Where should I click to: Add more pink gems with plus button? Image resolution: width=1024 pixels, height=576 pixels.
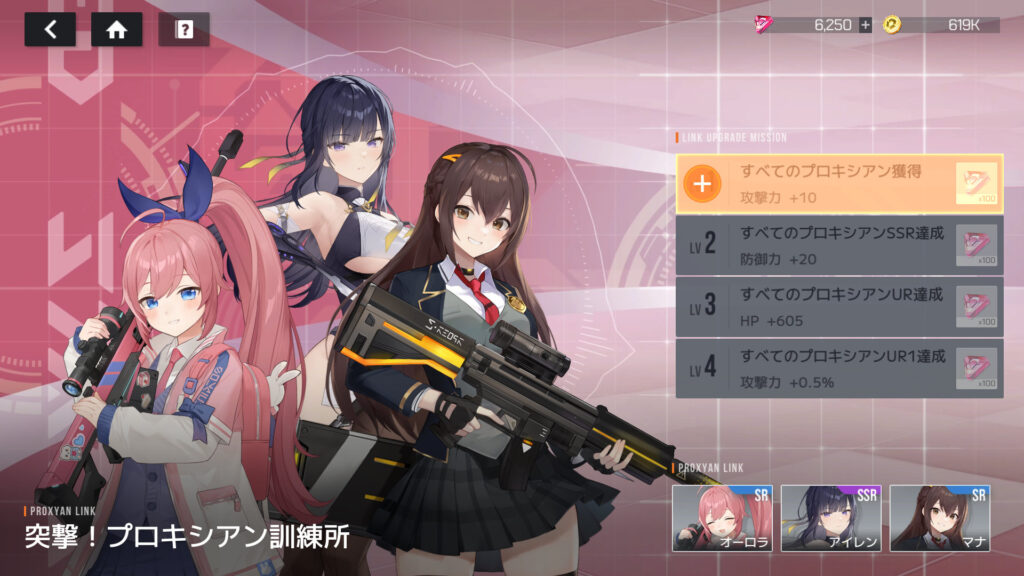coord(865,25)
